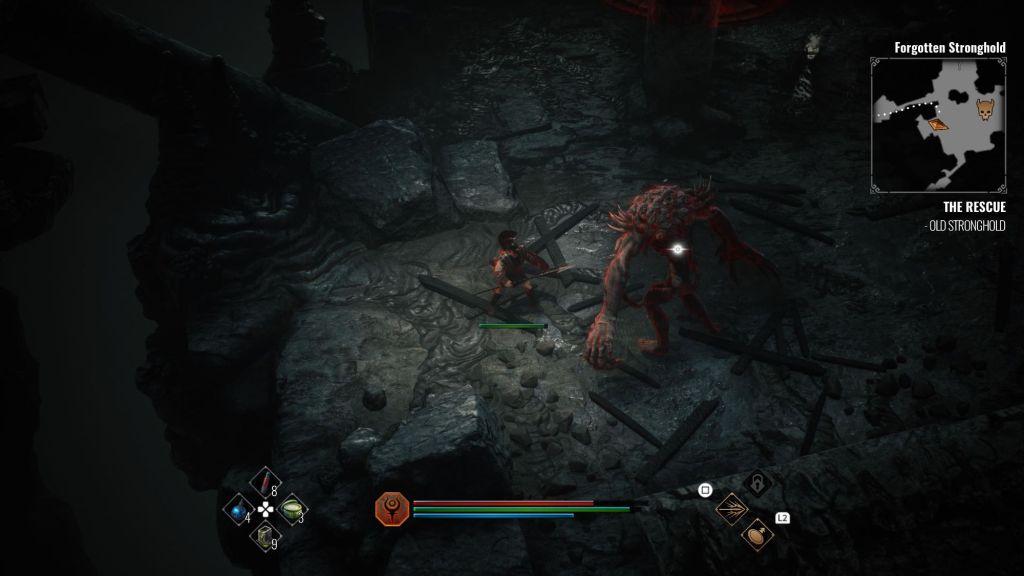
Task: Click the orange player marker on minimap
Action: click(x=936, y=124)
